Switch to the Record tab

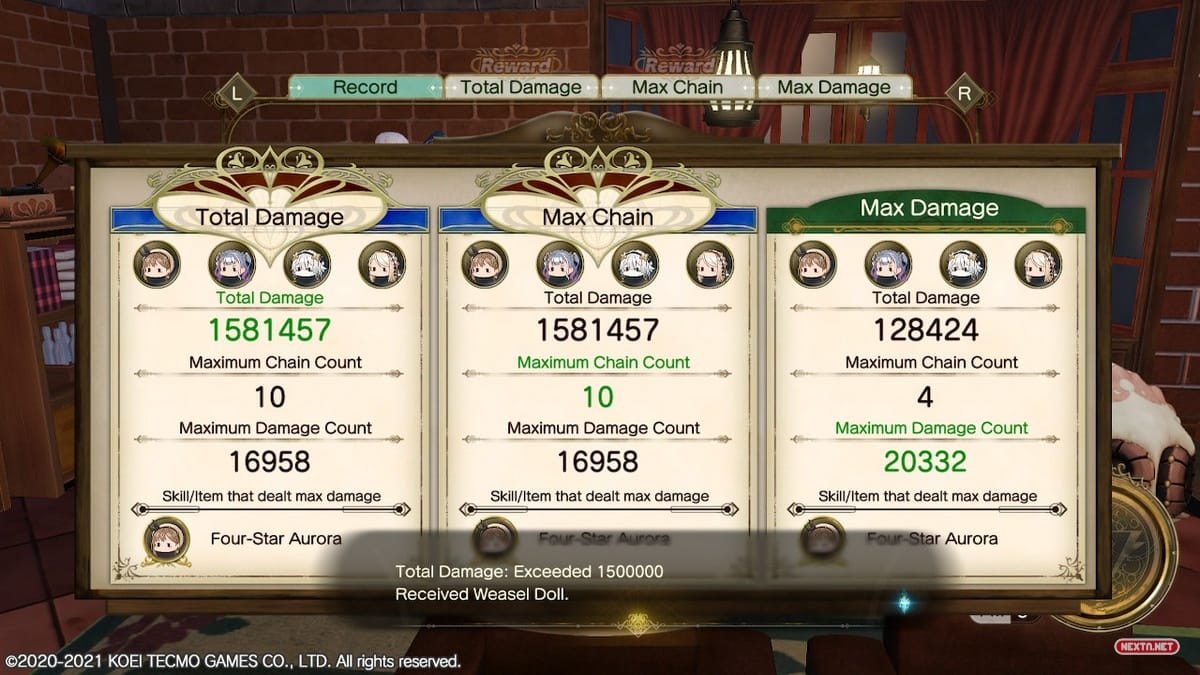tap(365, 87)
